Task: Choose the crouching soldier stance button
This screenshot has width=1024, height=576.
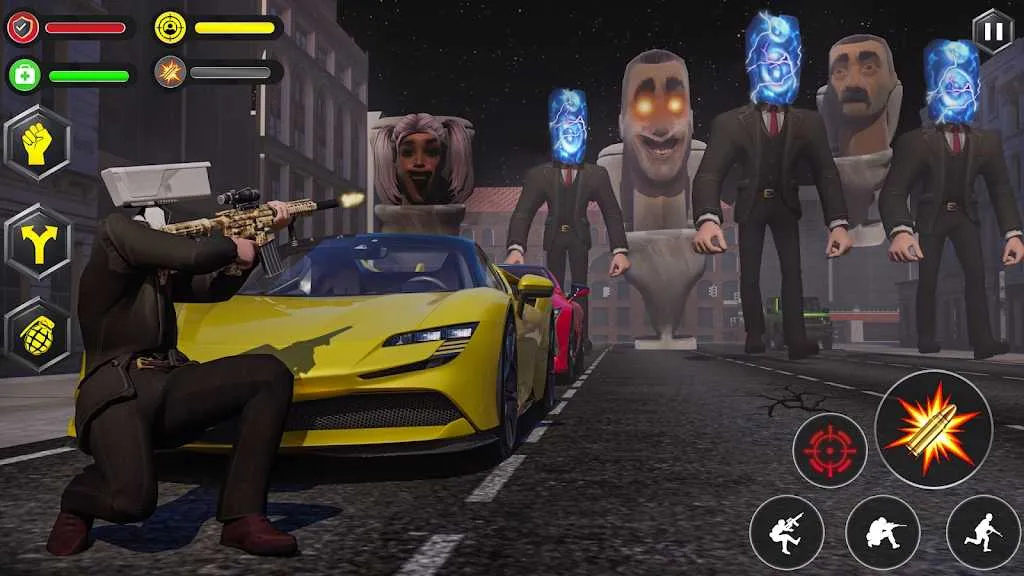Action: tap(882, 532)
